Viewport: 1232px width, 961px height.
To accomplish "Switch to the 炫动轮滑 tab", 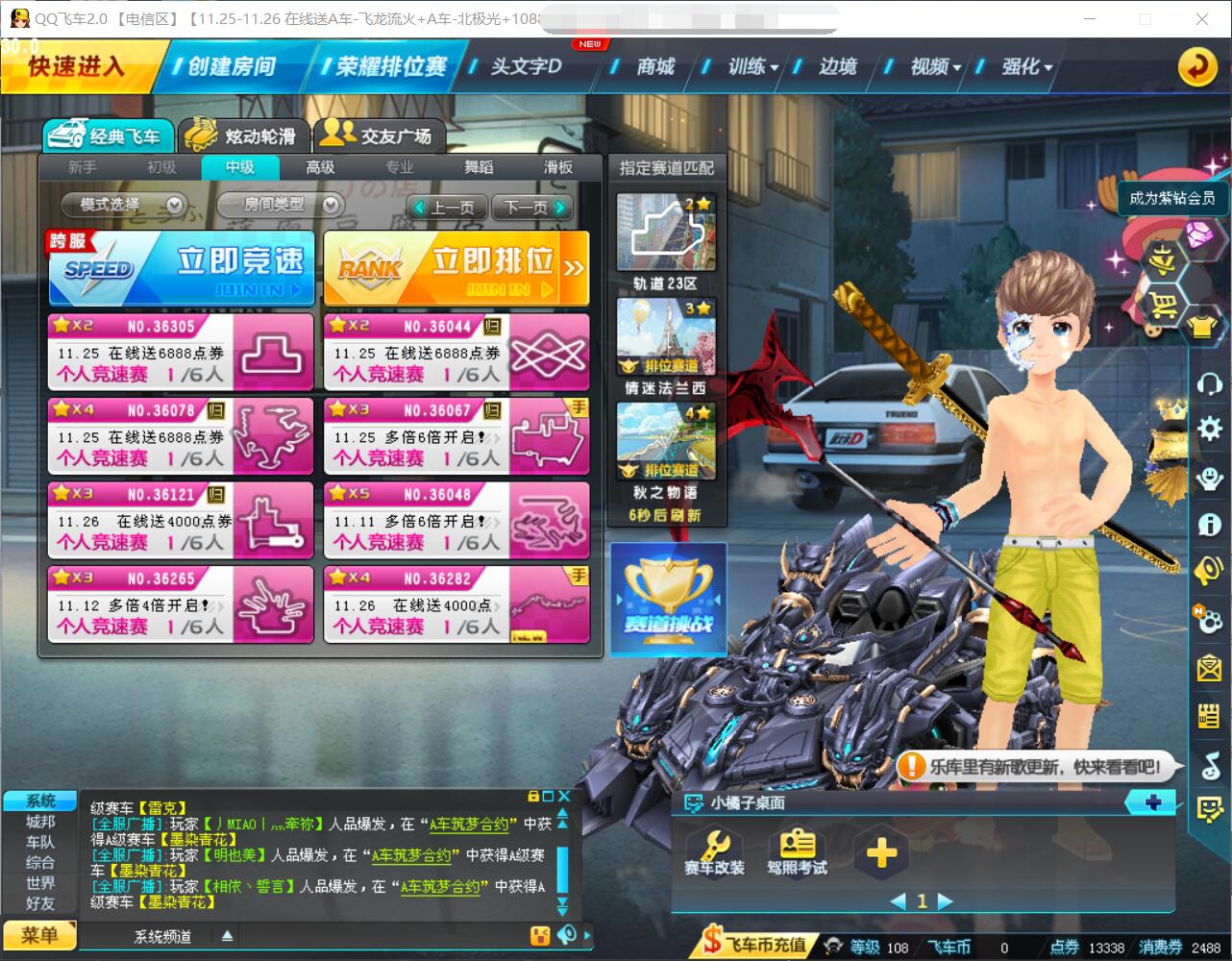I will 241,136.
